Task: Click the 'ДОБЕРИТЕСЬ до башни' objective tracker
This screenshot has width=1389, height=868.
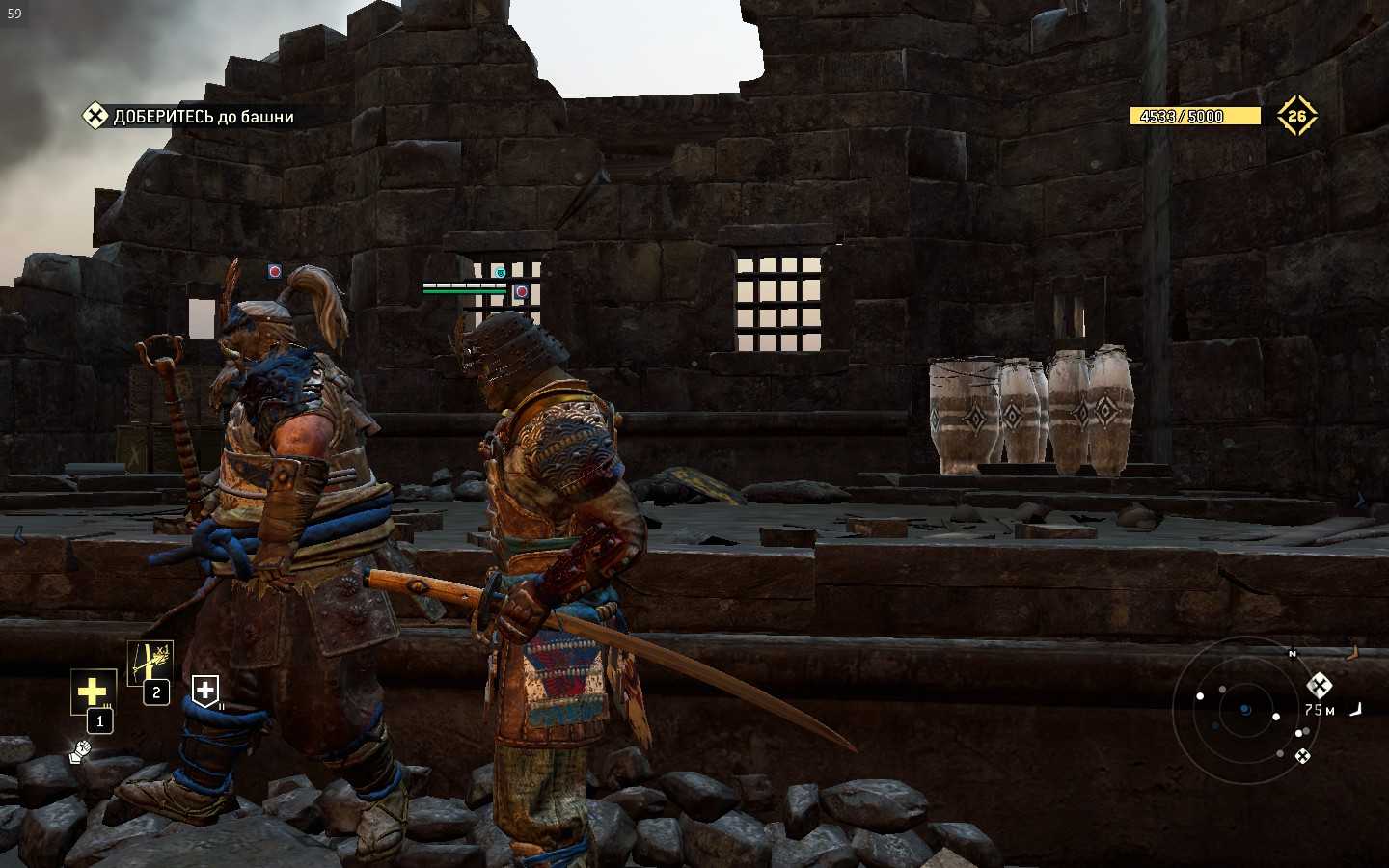Action: click(189, 117)
